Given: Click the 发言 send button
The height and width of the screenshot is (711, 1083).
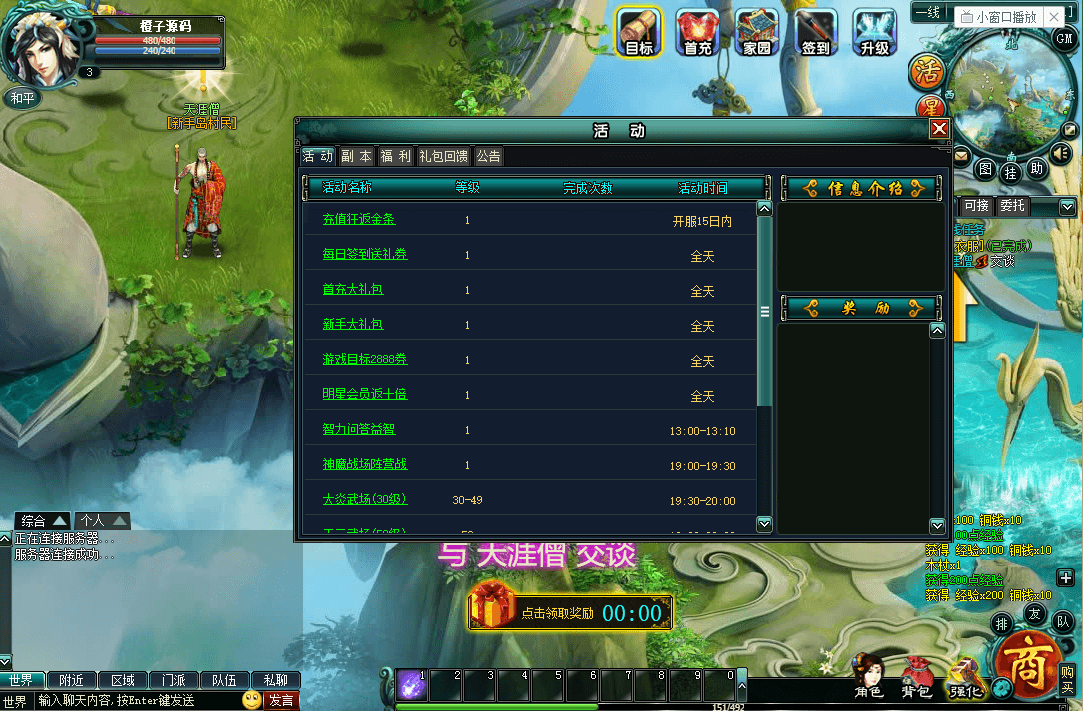Looking at the screenshot, I should pos(281,701).
